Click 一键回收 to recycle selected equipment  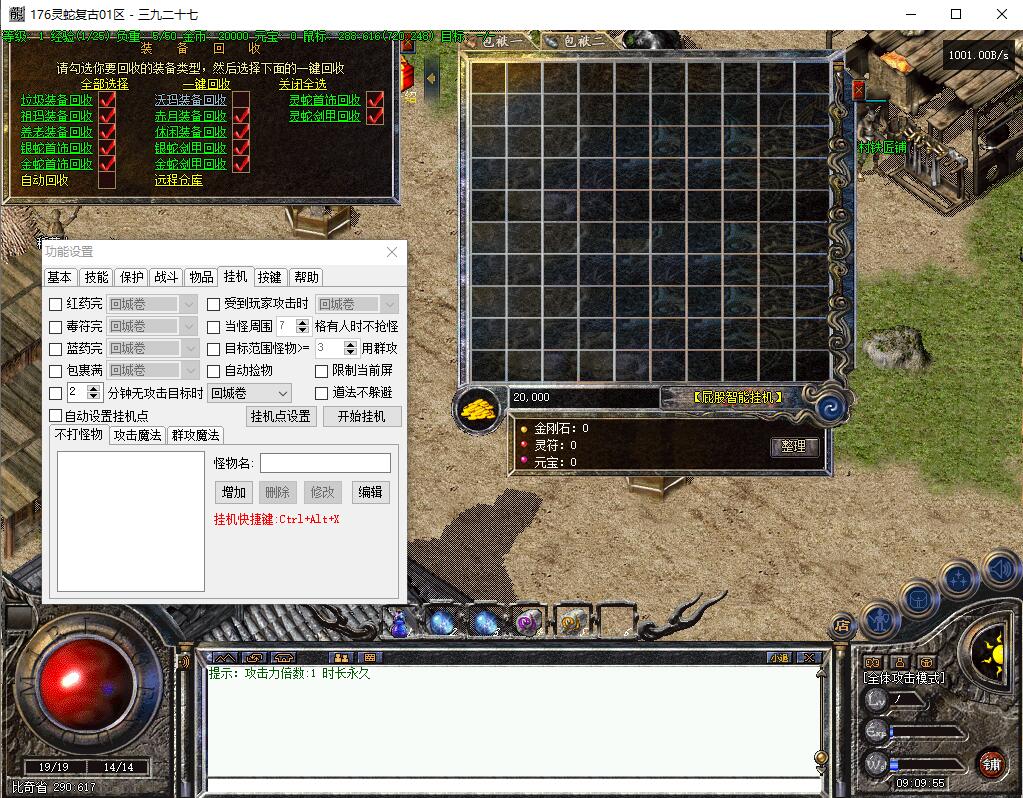click(206, 84)
